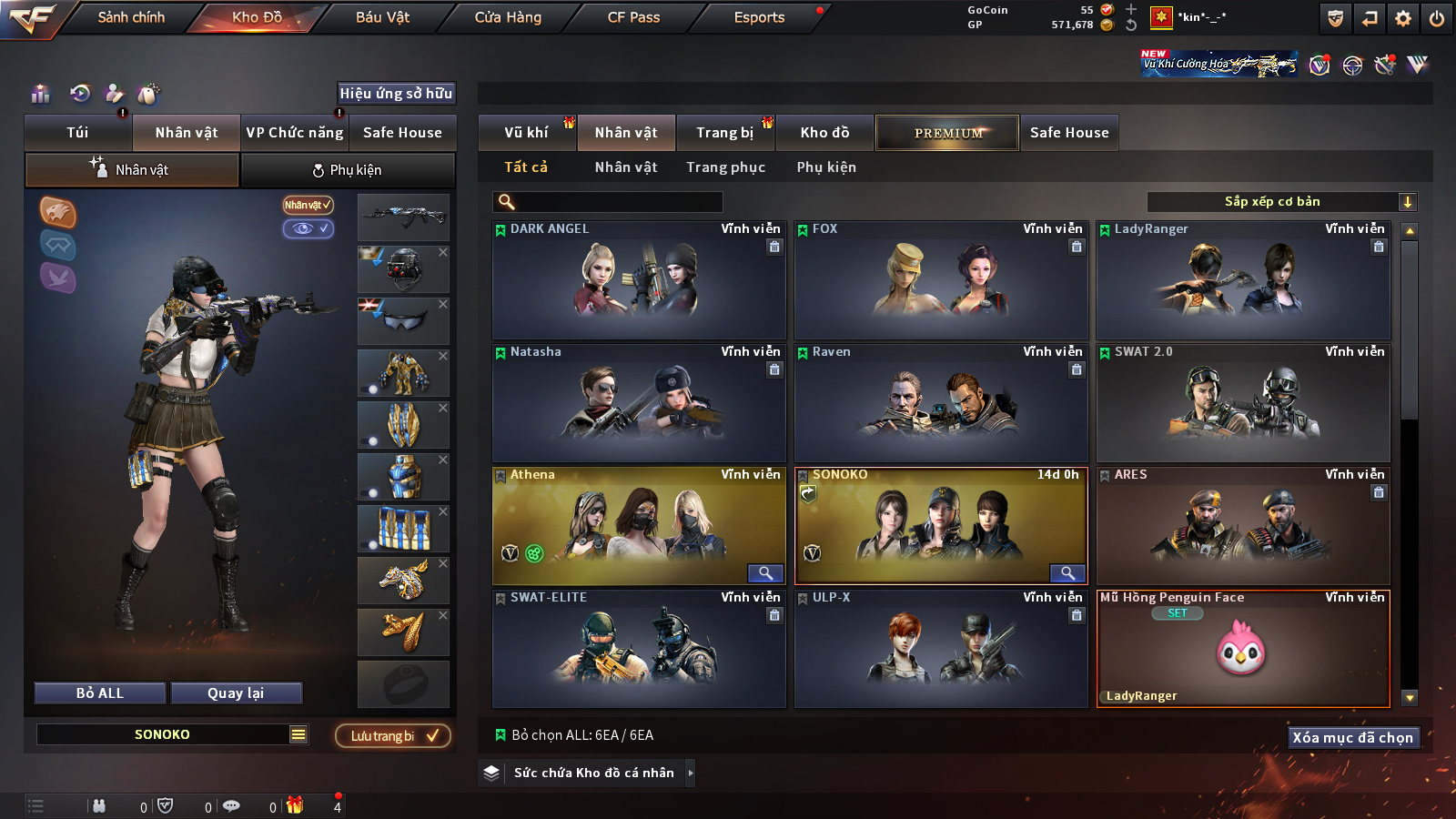Choose the Athena character card
Viewport: 1456px width, 819px height.
639,526
